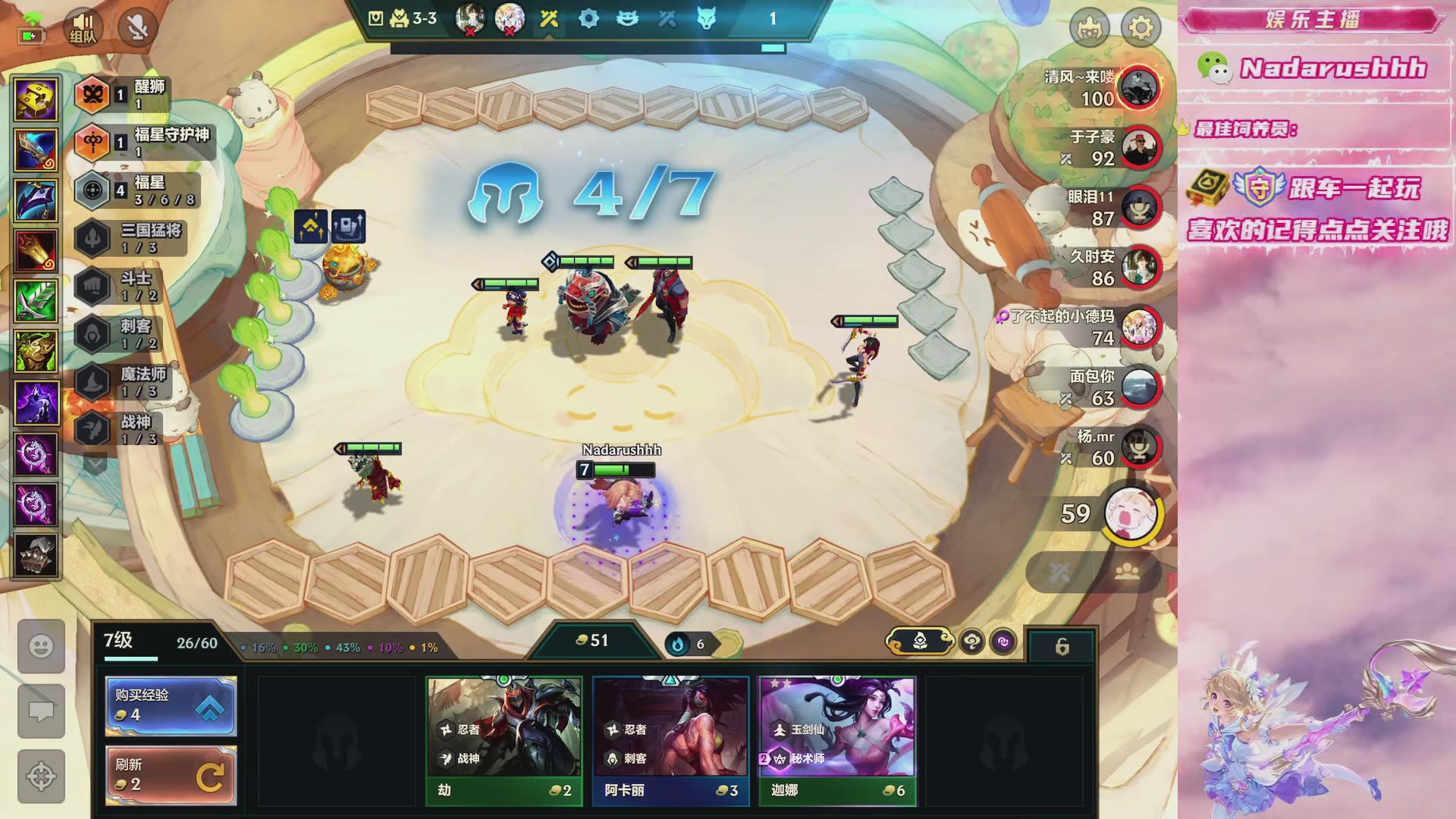View player 清风~来喽's board

[x=1141, y=88]
